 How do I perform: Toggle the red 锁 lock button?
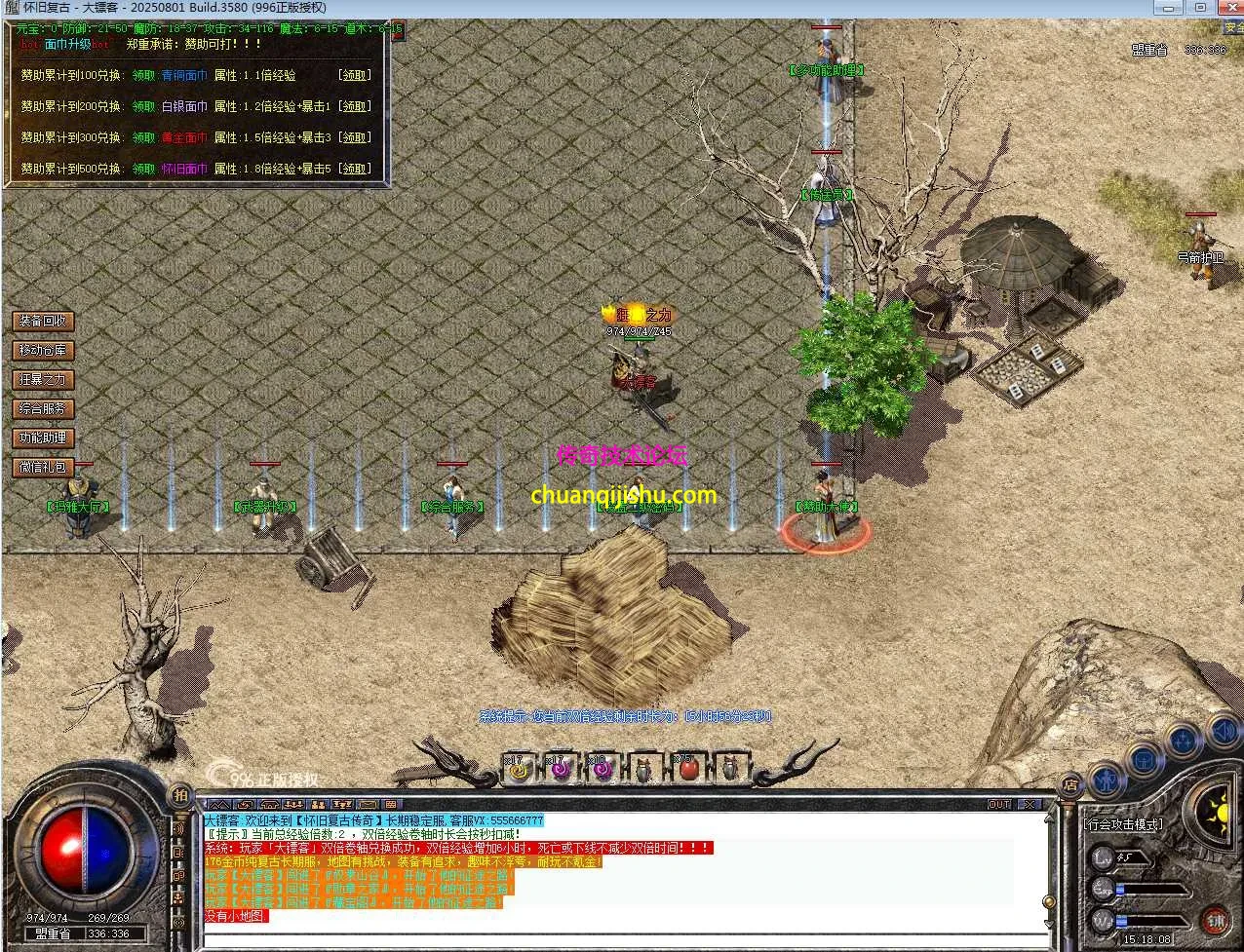[1215, 920]
